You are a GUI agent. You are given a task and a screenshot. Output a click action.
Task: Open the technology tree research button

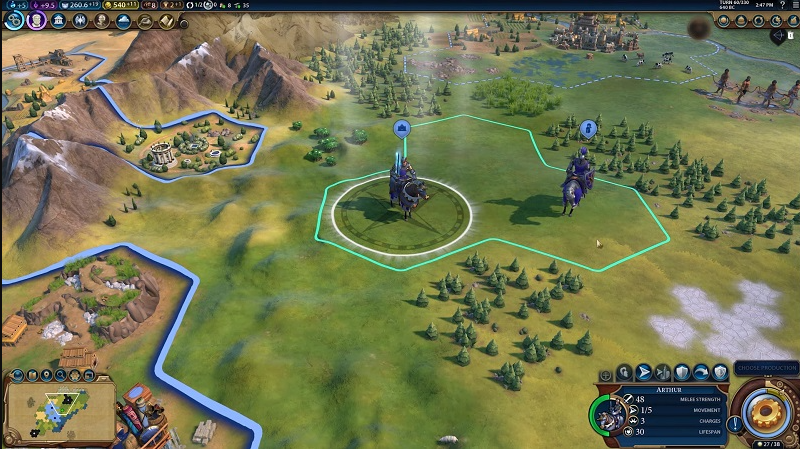12,20
